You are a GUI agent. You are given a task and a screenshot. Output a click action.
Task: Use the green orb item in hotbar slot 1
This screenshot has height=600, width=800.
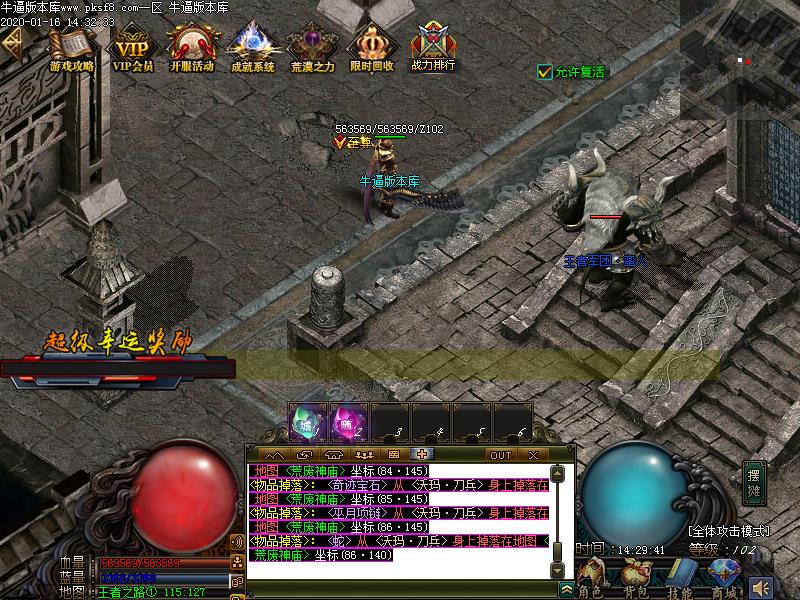click(x=308, y=423)
